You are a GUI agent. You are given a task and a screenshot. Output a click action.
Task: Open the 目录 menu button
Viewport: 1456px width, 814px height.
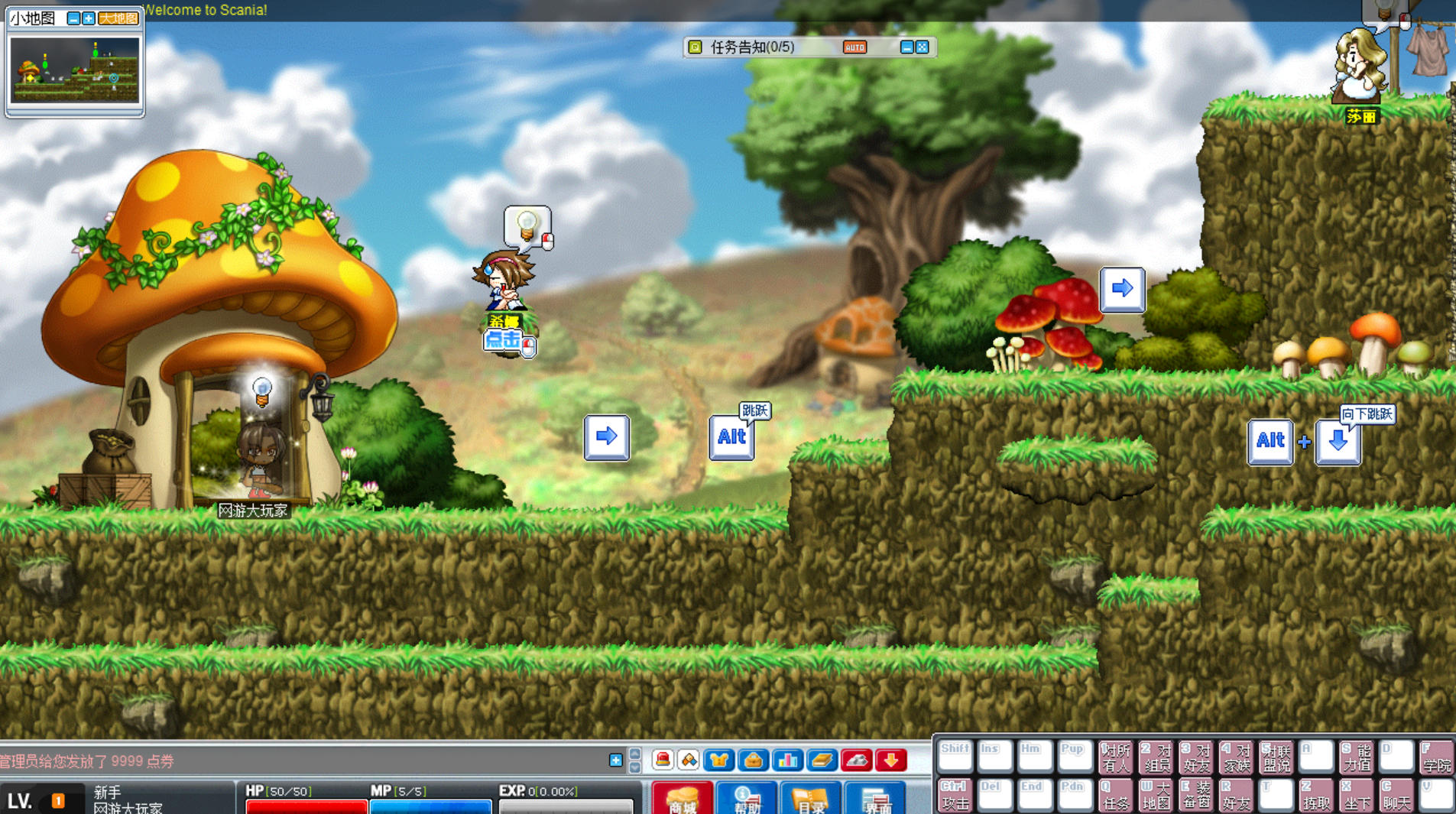810,799
